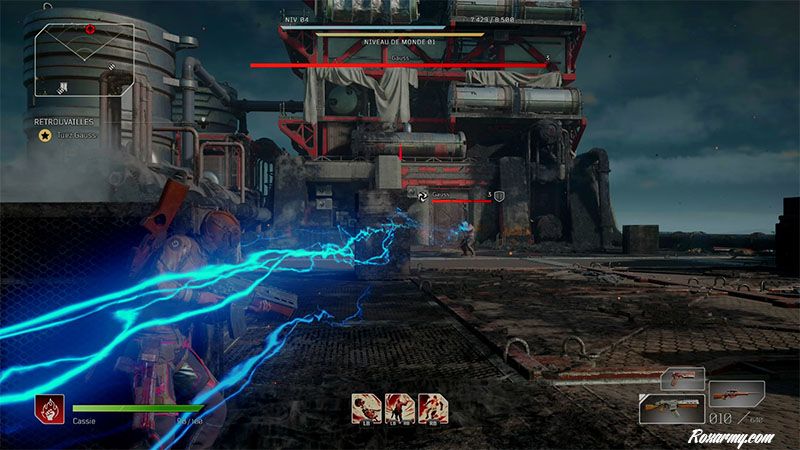Open the Pyromancer flame class icon
800x450 pixels.
49,408
